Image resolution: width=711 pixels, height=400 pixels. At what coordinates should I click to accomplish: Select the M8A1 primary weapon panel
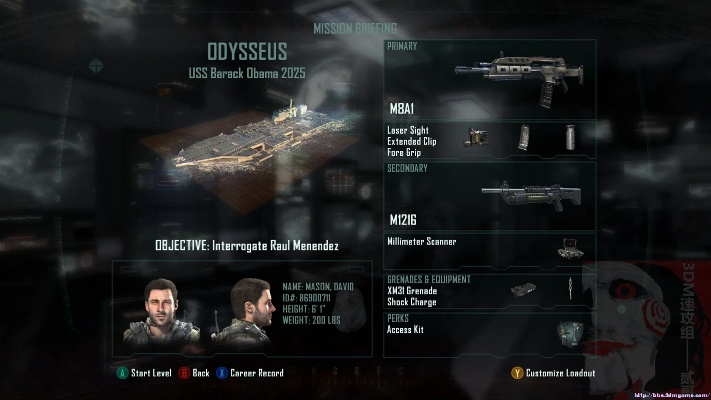pyautogui.click(x=490, y=80)
